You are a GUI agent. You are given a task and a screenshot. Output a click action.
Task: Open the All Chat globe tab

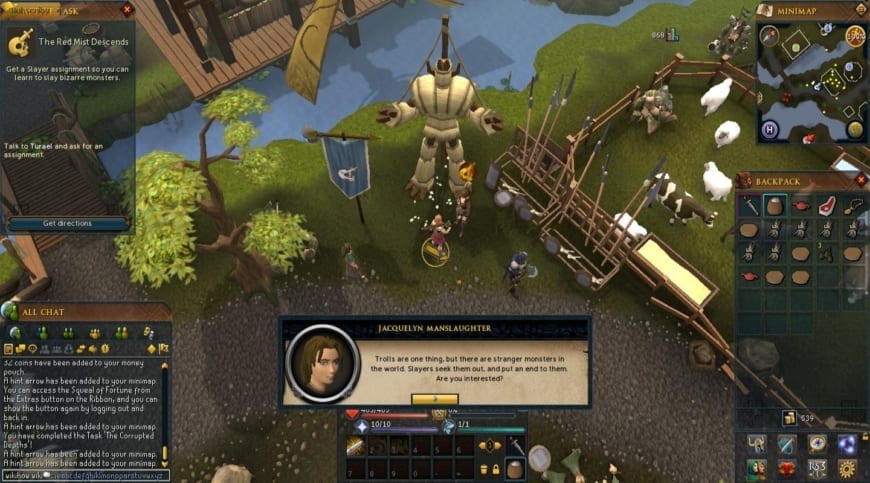tap(10, 312)
